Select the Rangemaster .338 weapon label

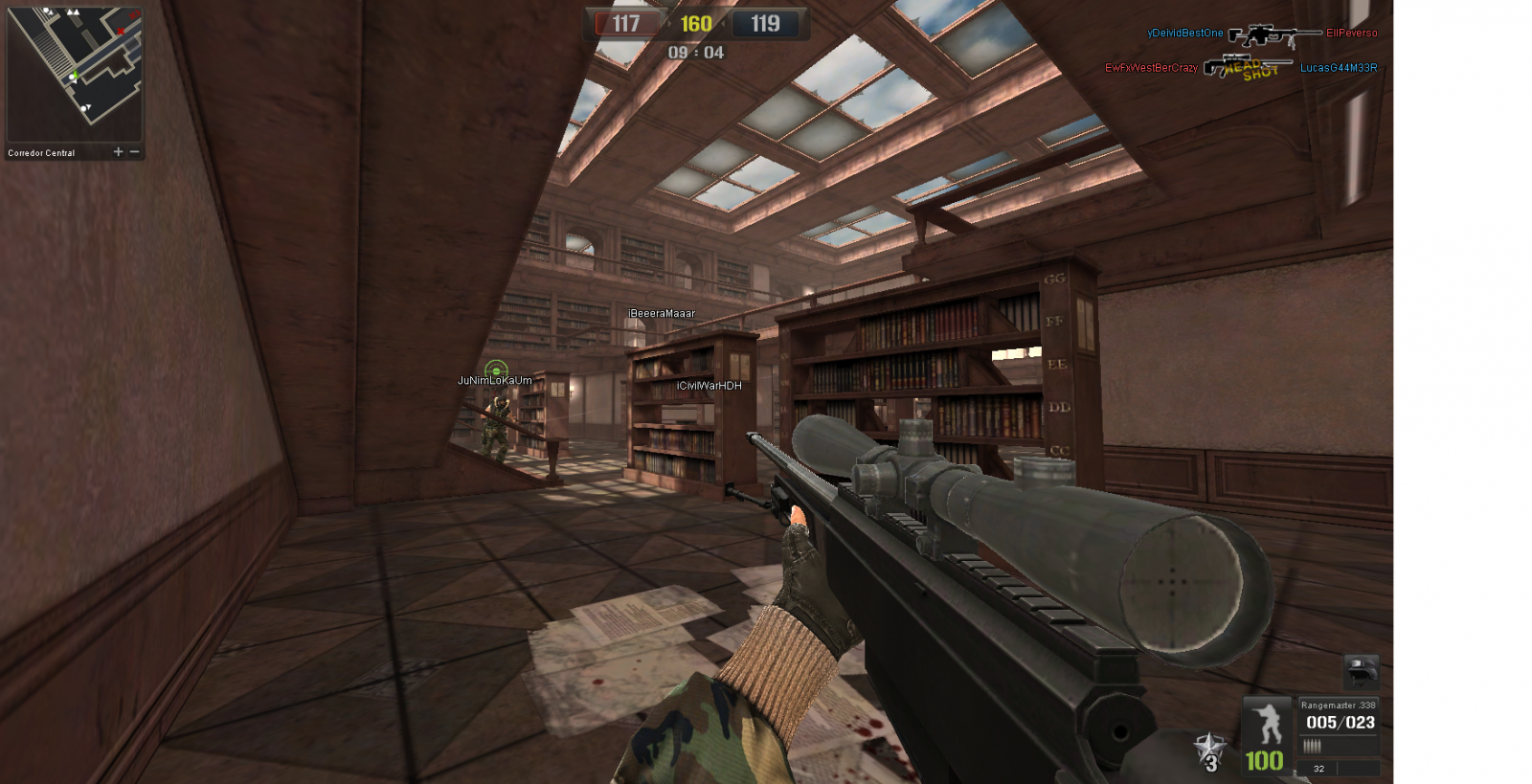click(1338, 706)
